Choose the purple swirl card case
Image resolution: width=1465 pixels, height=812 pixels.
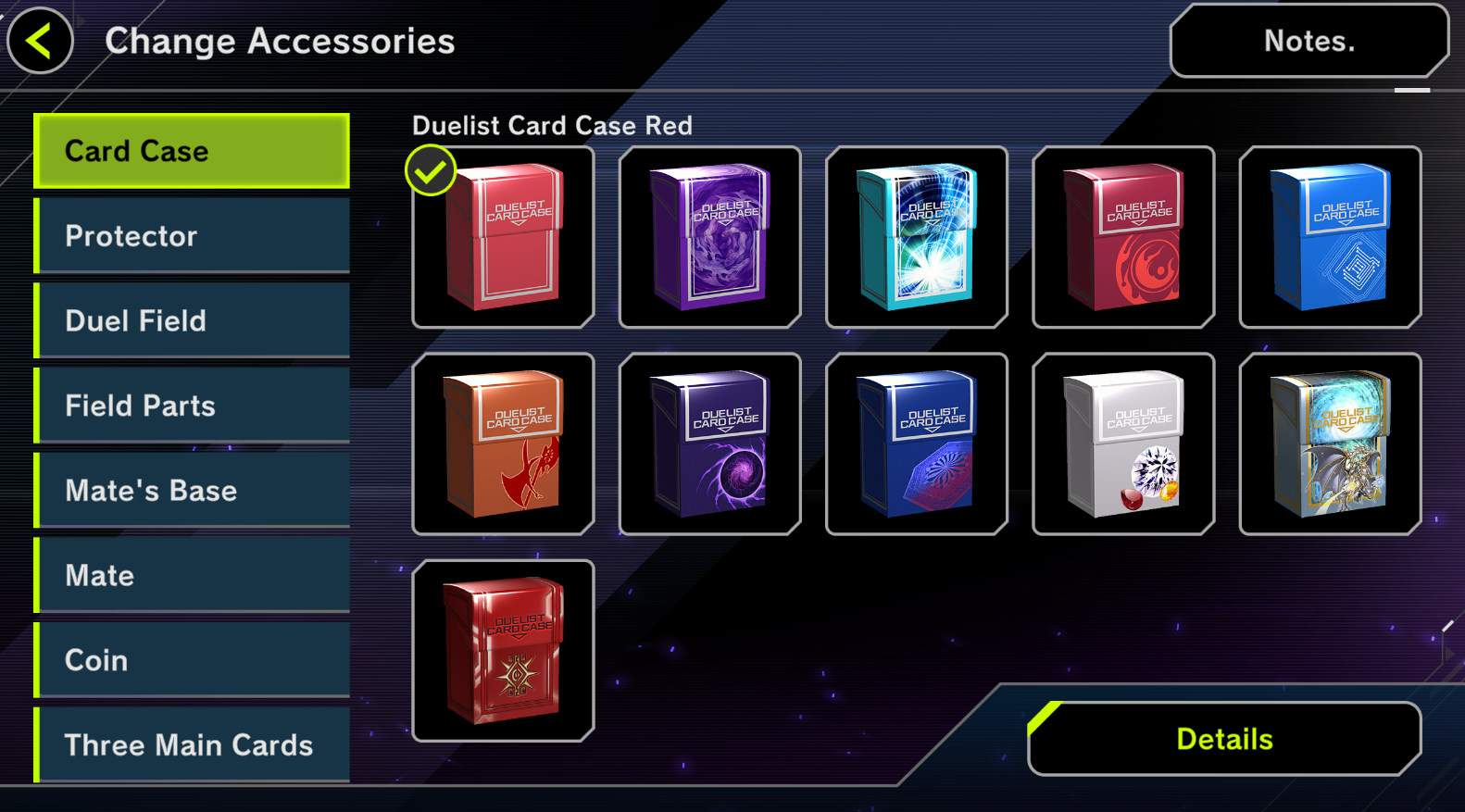[710, 237]
